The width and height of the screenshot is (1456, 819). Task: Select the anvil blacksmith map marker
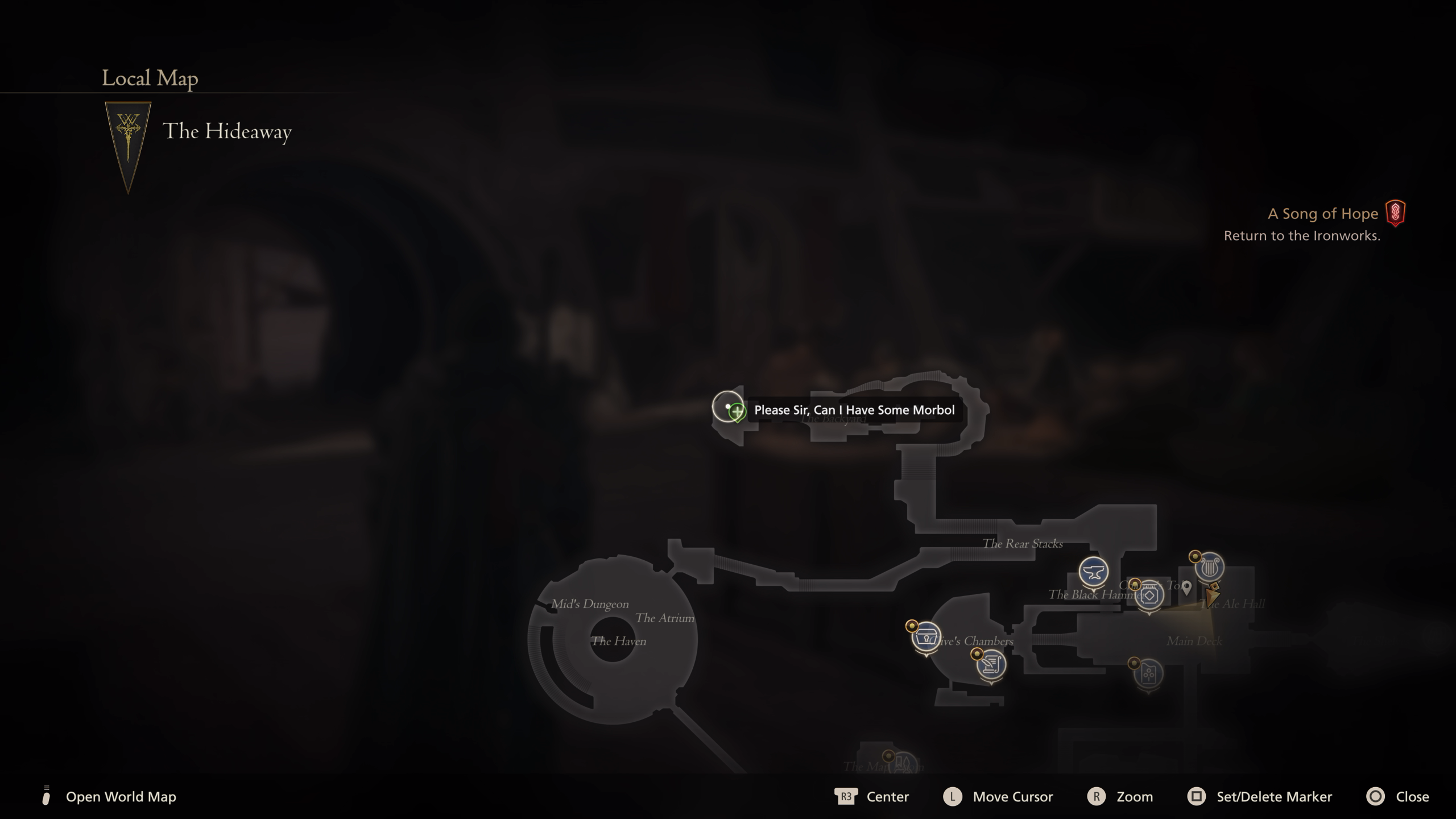point(1093,572)
